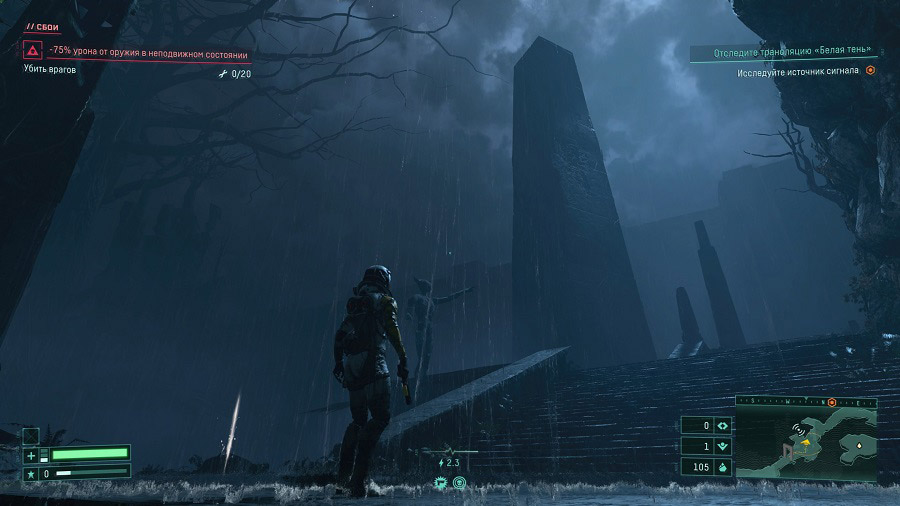Choose the key resource icon above the map counters
Viewport: 900px width, 506px height.
723,425
